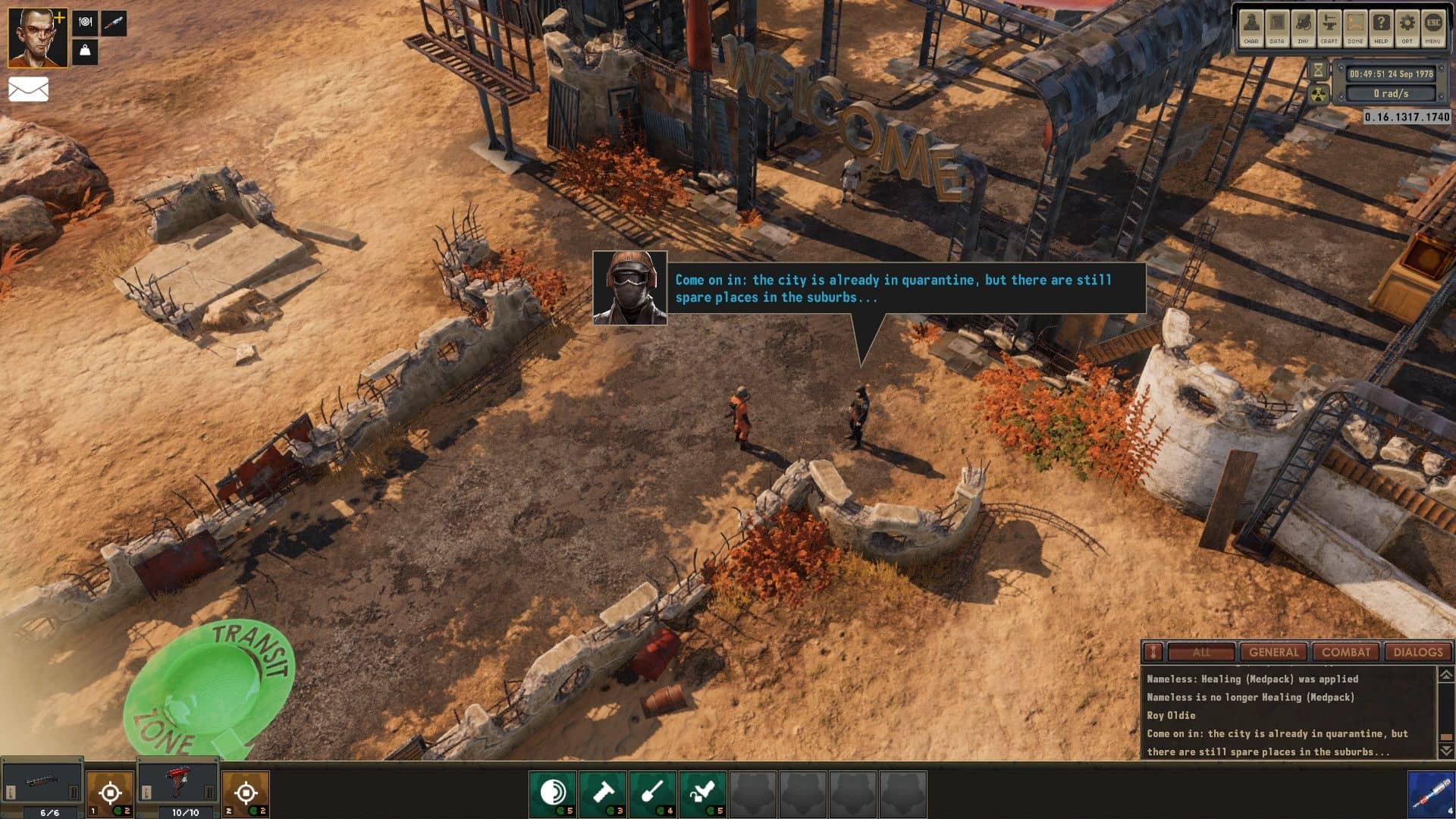Activate the hammer ability icon
Screen dimensions: 1456x819
tap(602, 793)
